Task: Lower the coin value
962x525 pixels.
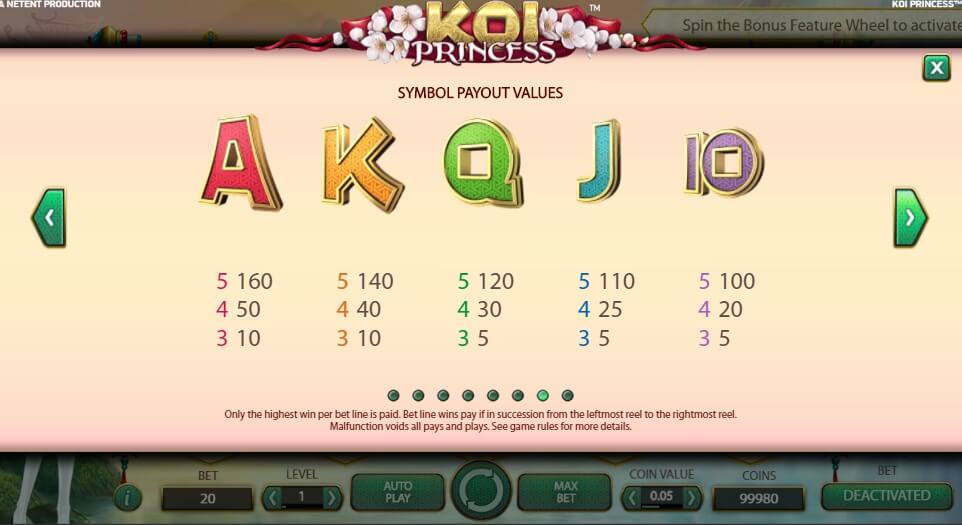Action: (x=632, y=497)
